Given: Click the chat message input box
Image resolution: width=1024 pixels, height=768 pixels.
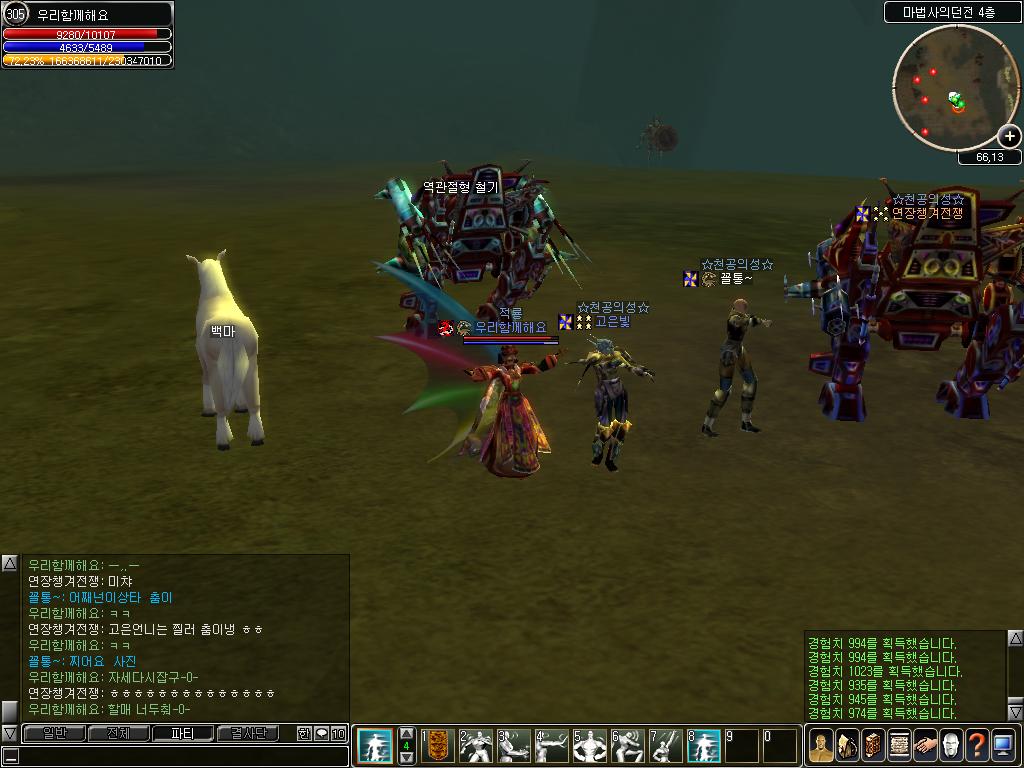Looking at the screenshot, I should [175, 756].
